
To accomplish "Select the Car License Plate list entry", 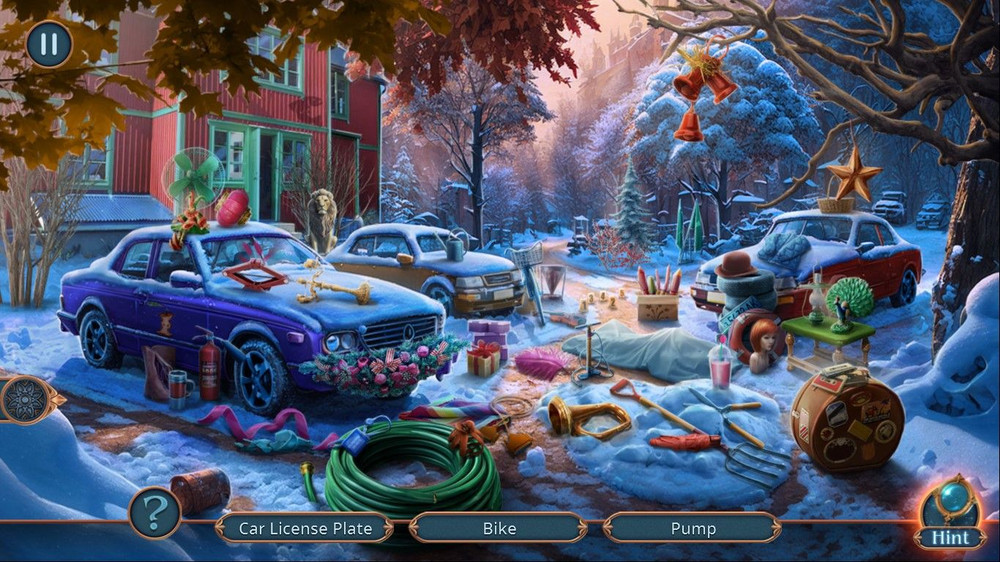I will point(305,528).
